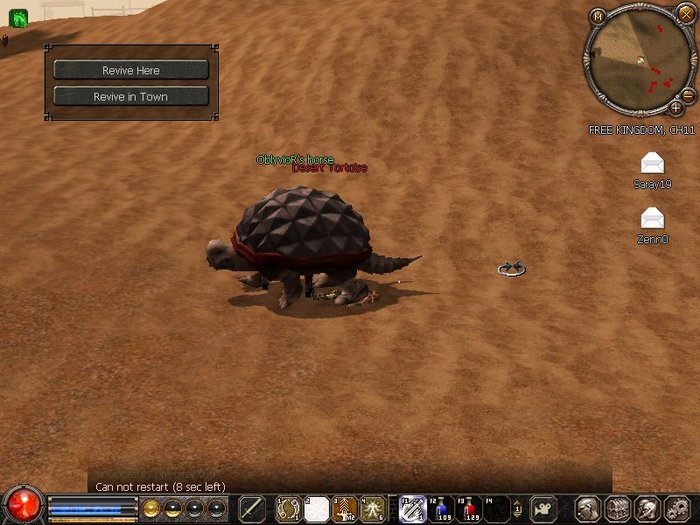Click the red orb in the corner
This screenshot has width=700, height=525.
22,505
